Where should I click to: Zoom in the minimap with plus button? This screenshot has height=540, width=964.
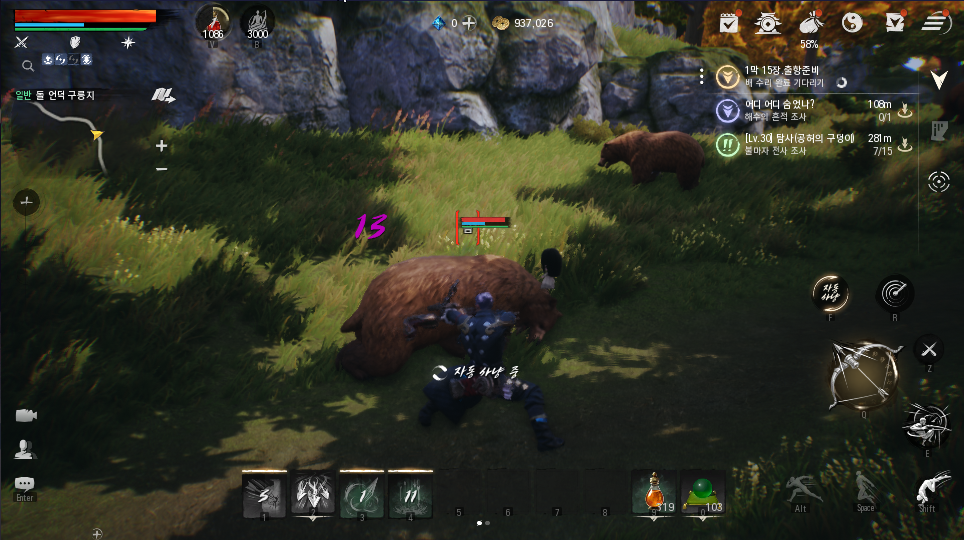point(161,145)
